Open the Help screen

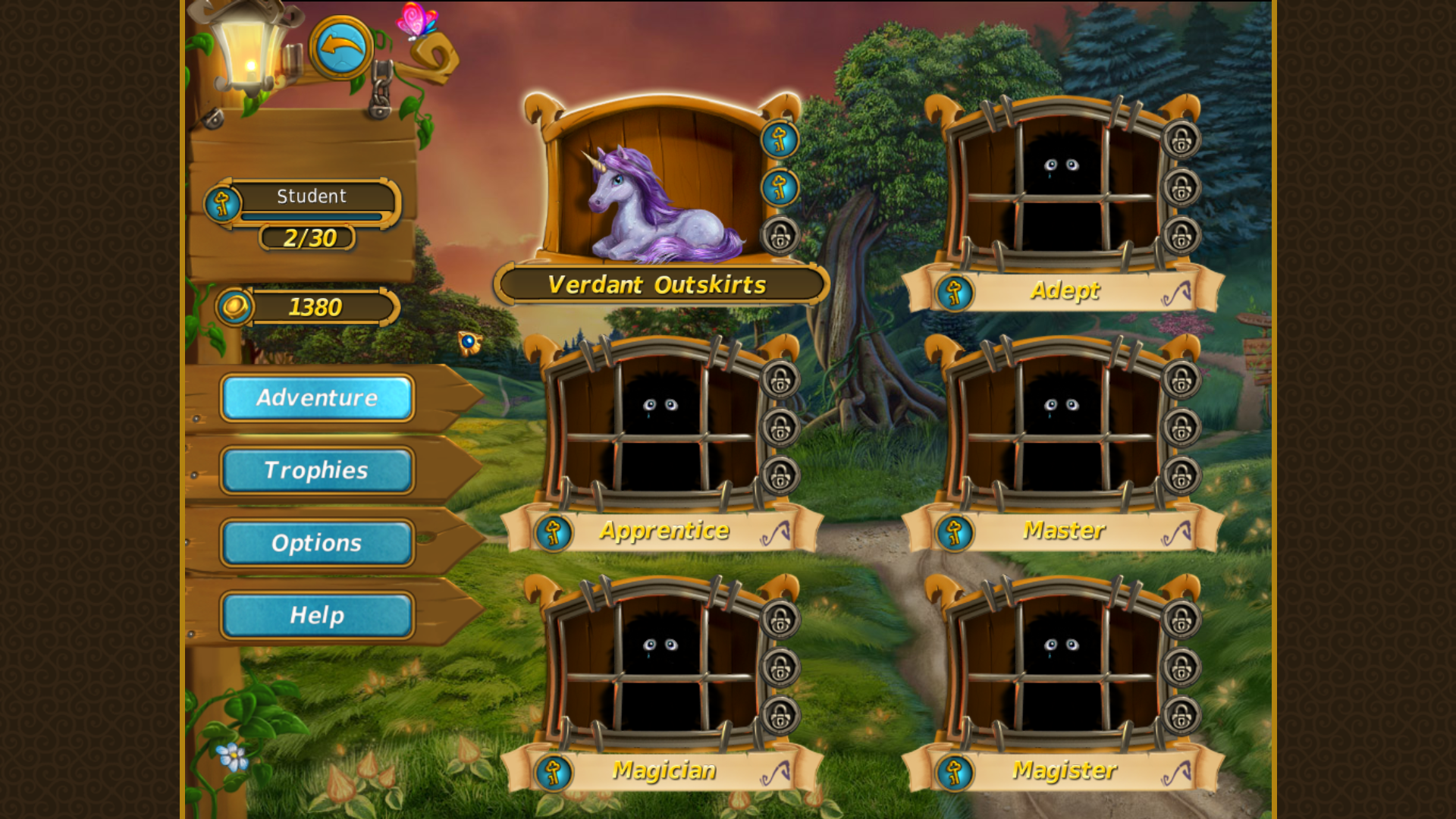click(x=316, y=615)
